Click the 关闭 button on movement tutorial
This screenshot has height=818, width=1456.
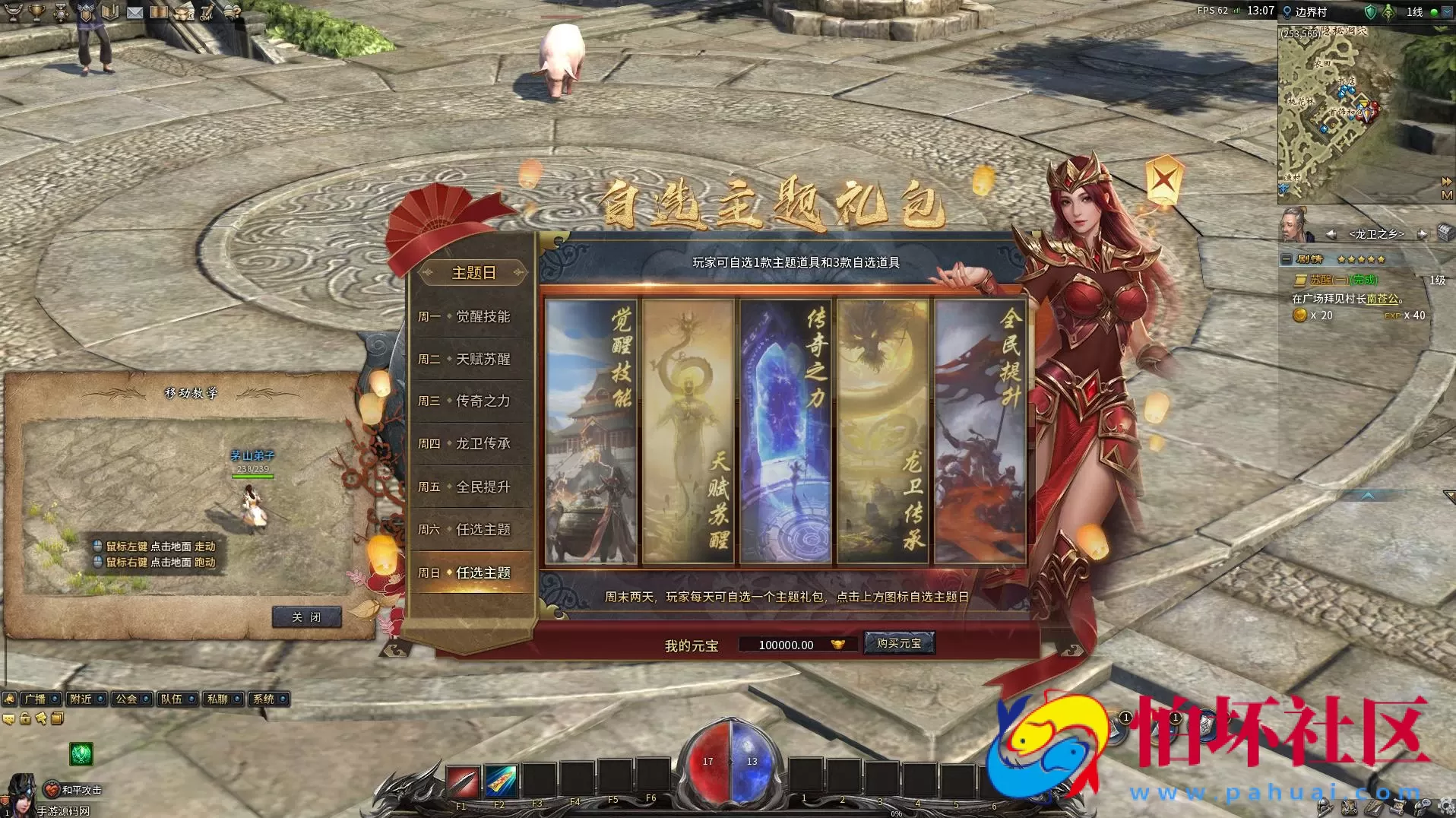point(305,617)
